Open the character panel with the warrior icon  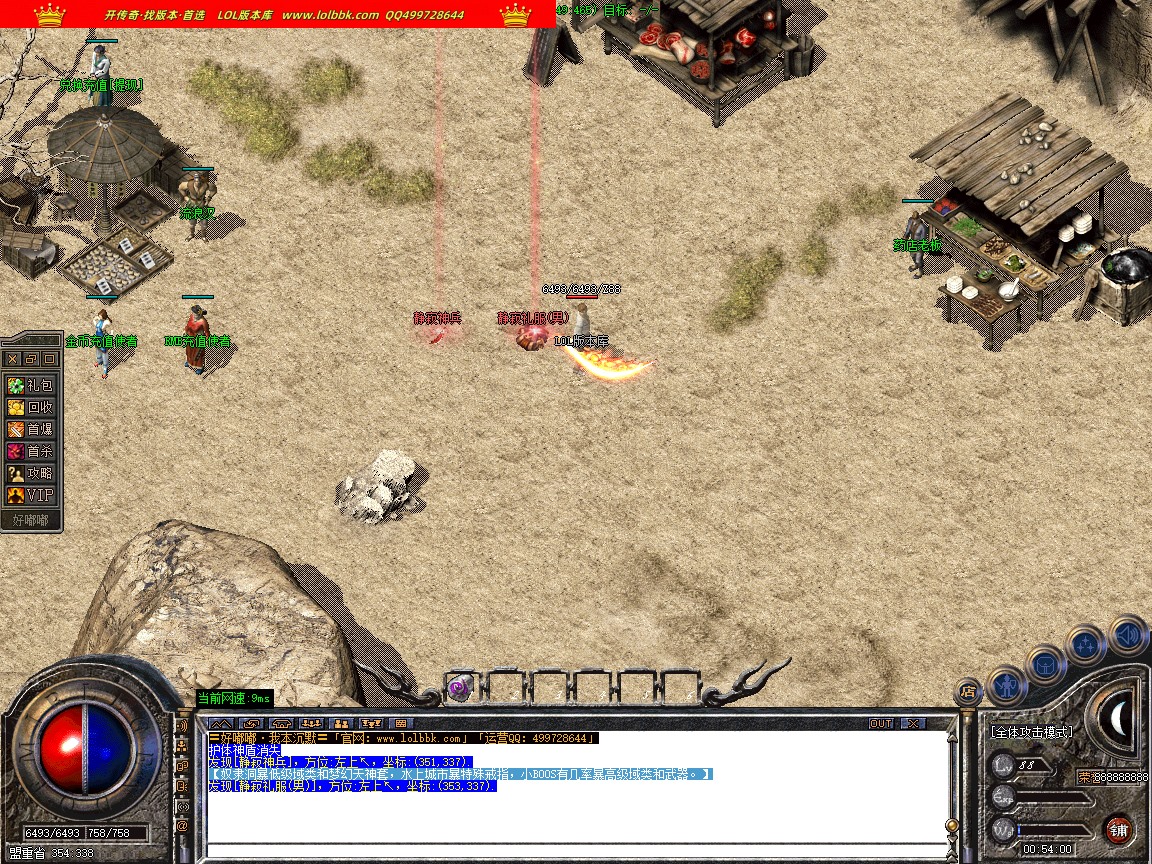pyautogui.click(x=1006, y=685)
